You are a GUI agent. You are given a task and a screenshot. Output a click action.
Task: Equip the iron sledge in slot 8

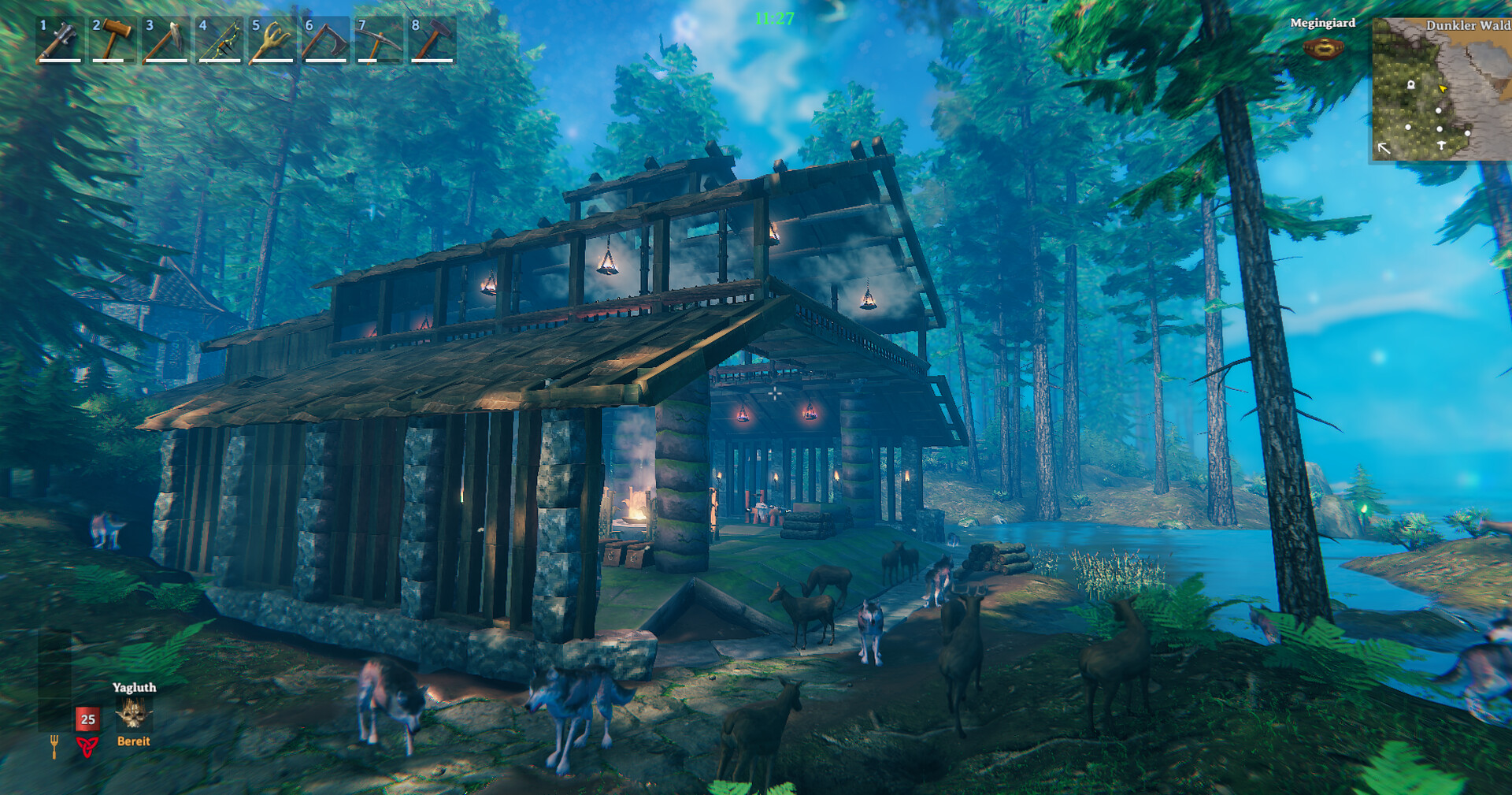(x=432, y=39)
